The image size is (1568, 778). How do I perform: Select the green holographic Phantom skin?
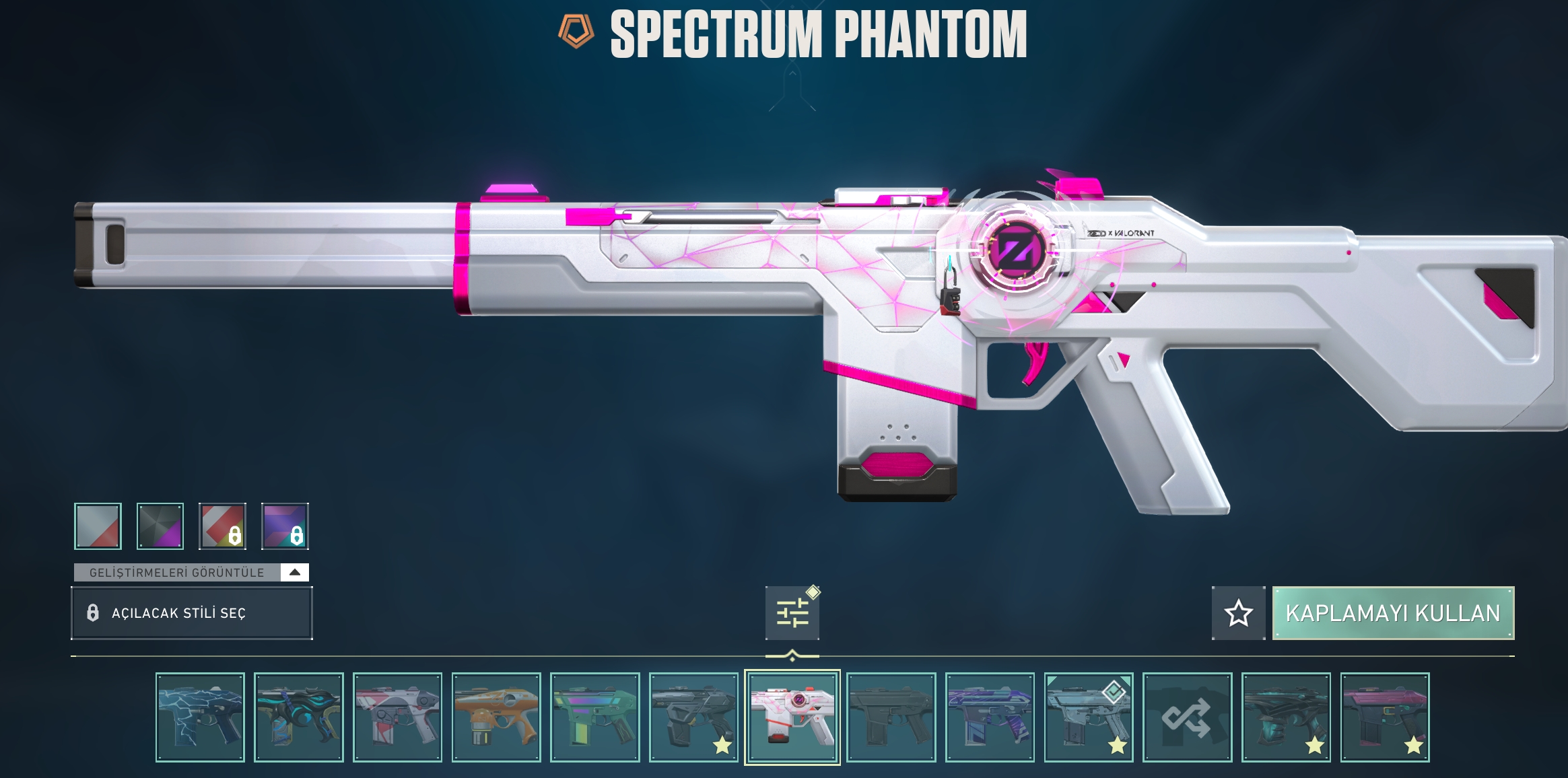[594, 717]
